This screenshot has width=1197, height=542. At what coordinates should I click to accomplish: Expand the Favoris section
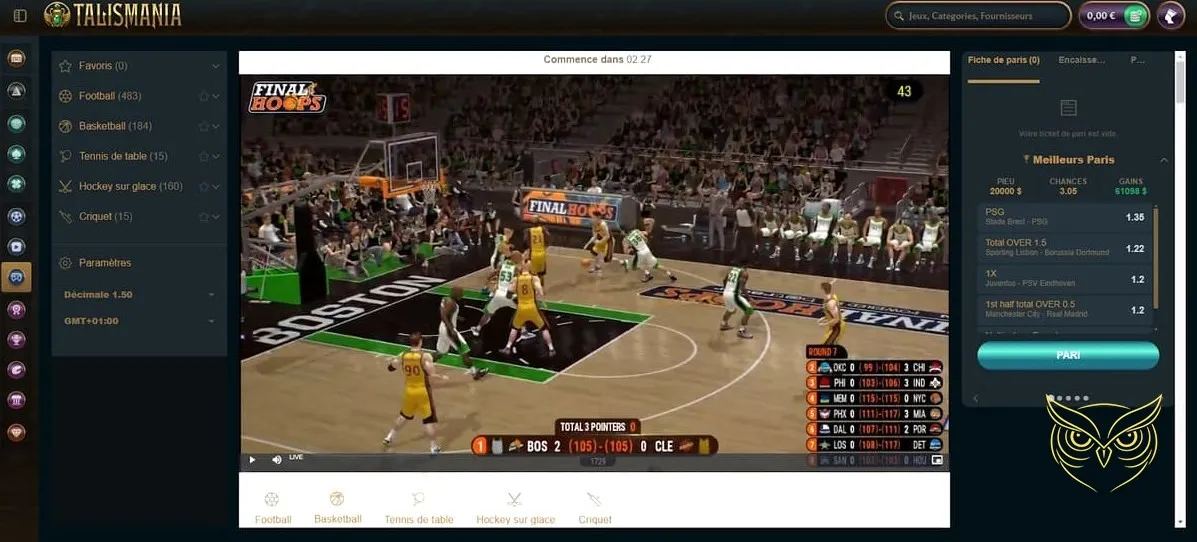coord(103,66)
